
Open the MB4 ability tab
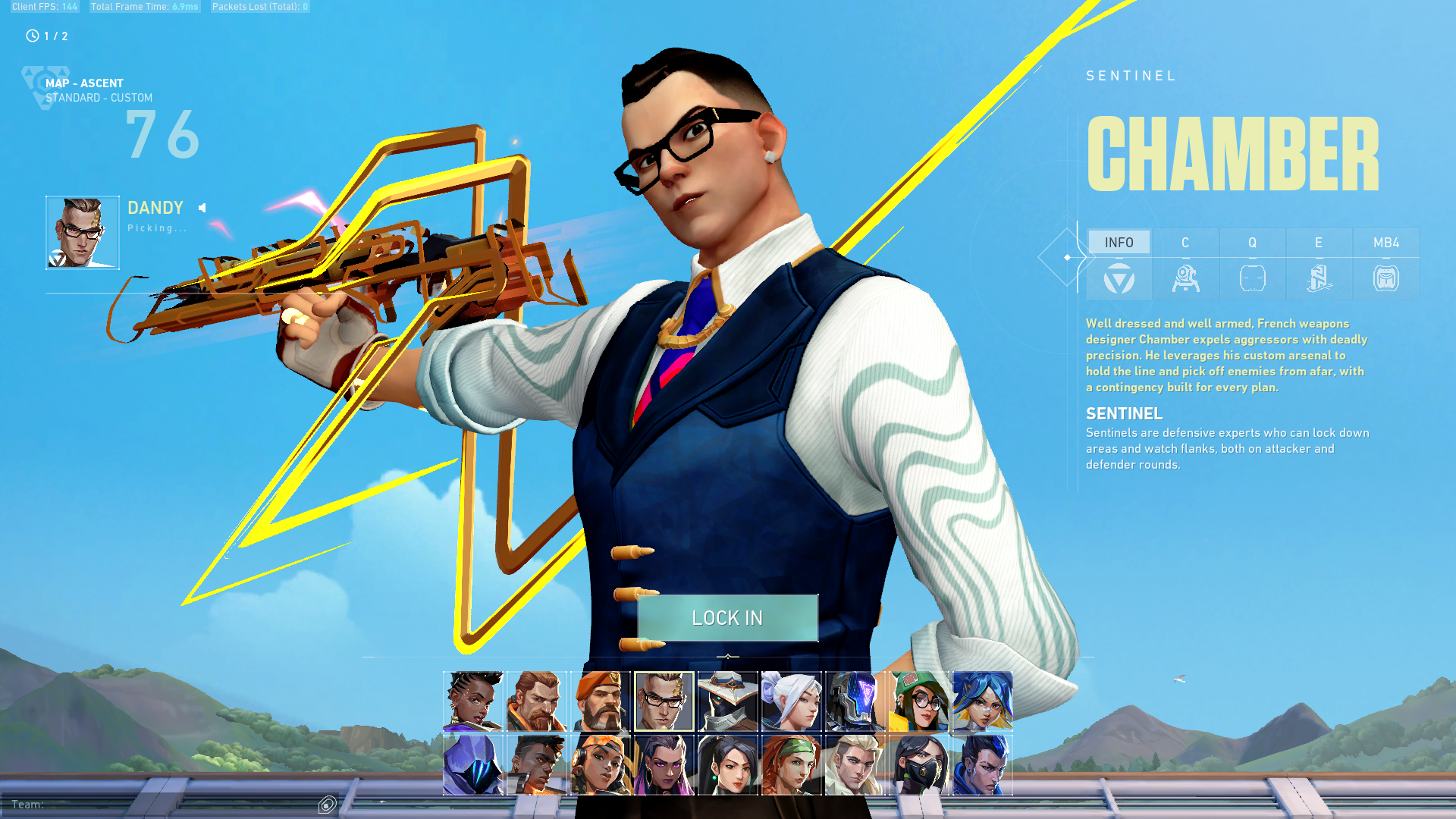[x=1385, y=242]
